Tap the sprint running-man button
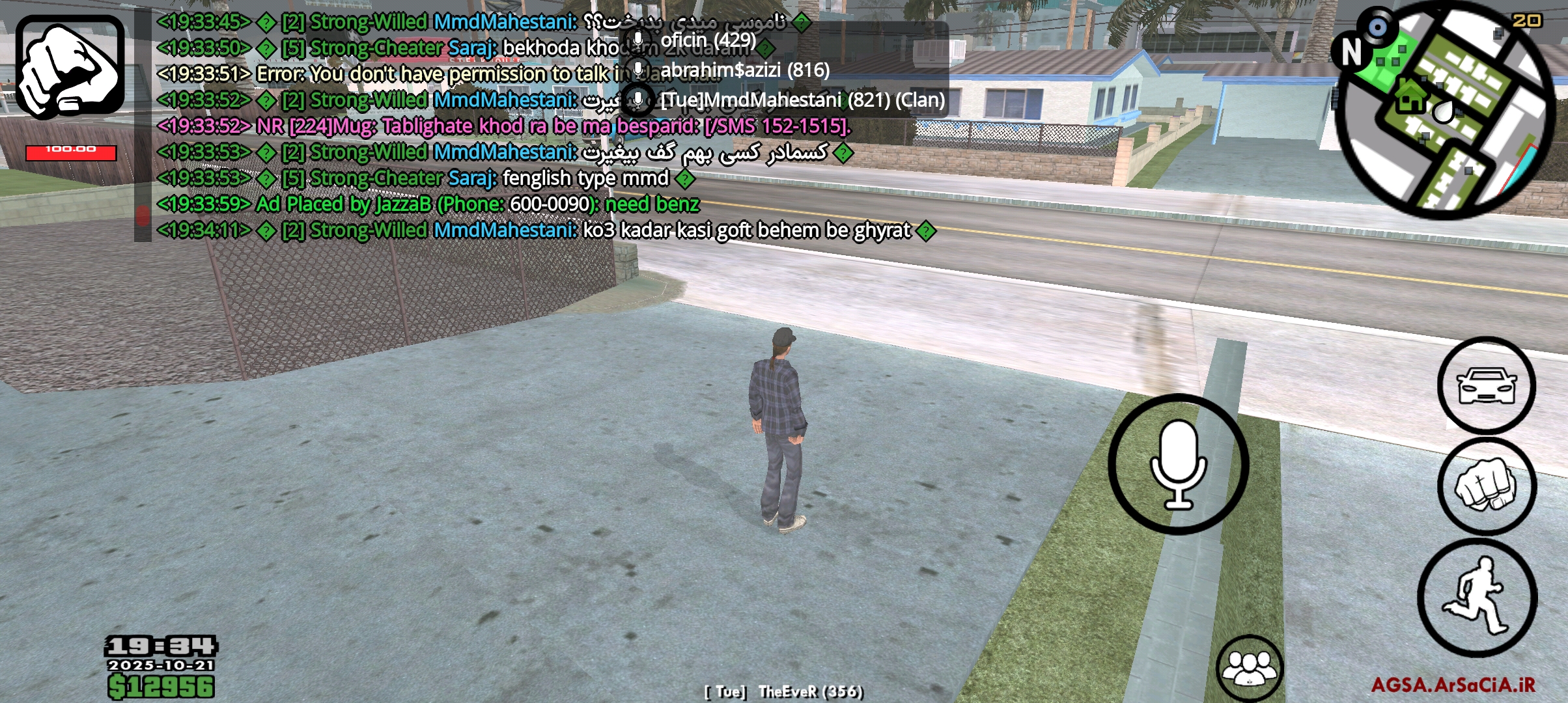Screen dimensions: 1568x703 [1477, 598]
